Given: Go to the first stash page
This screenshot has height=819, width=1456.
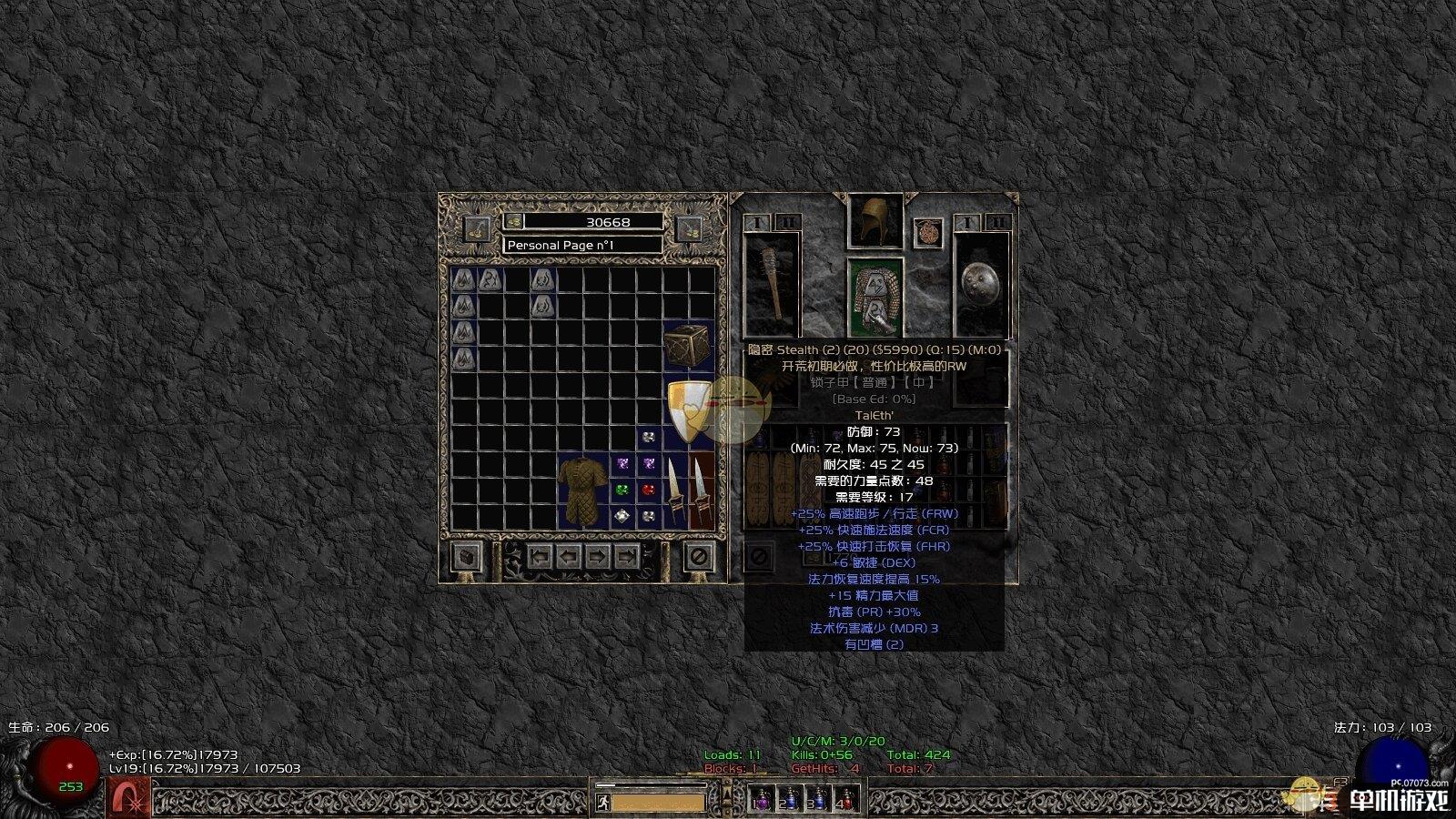Looking at the screenshot, I should pos(541,556).
